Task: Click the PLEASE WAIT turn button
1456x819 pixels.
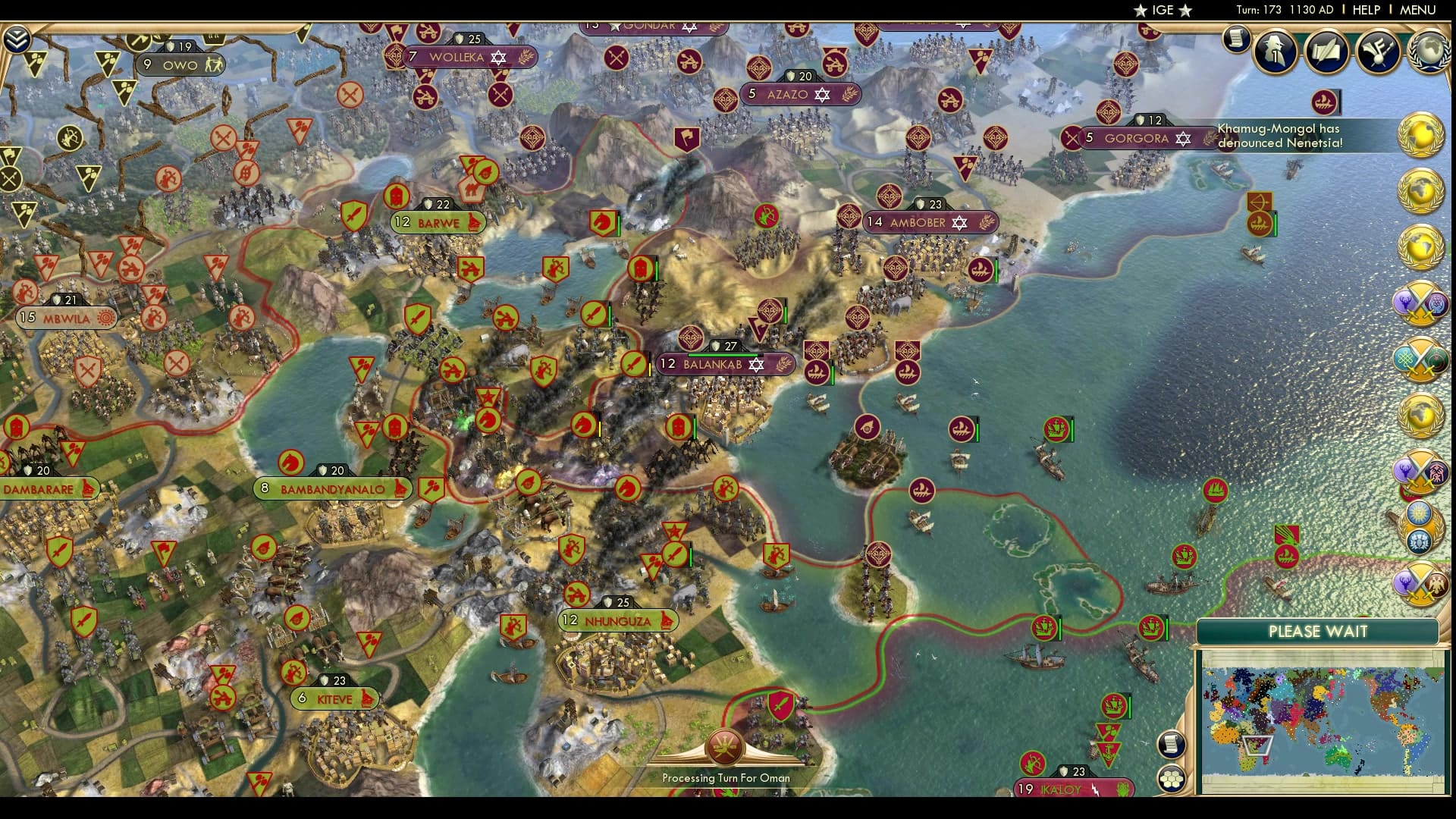Action: pyautogui.click(x=1318, y=631)
